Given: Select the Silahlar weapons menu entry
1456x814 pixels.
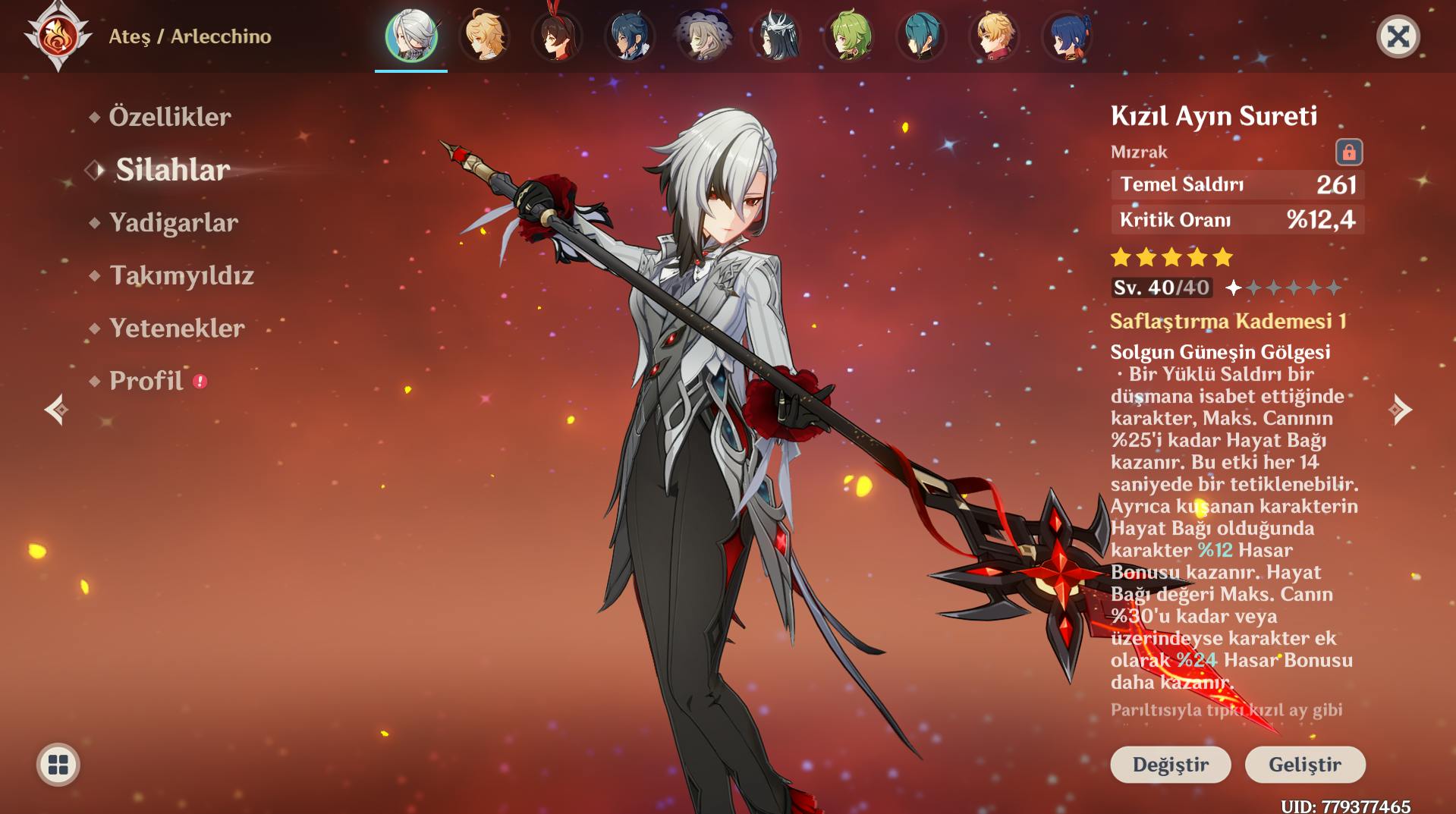Looking at the screenshot, I should pos(172,170).
